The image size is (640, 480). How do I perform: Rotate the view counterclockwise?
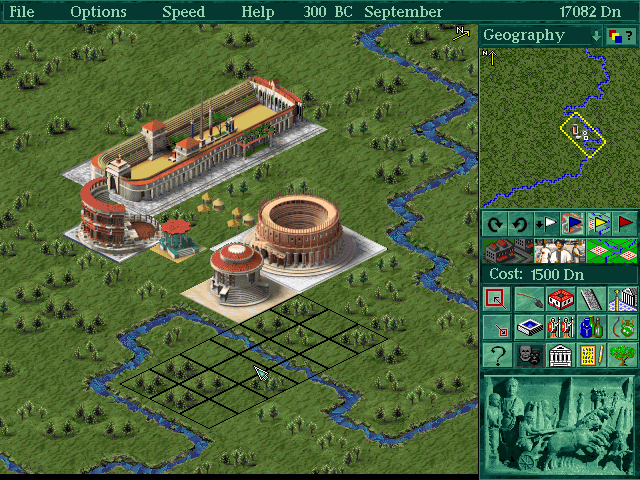pos(519,223)
